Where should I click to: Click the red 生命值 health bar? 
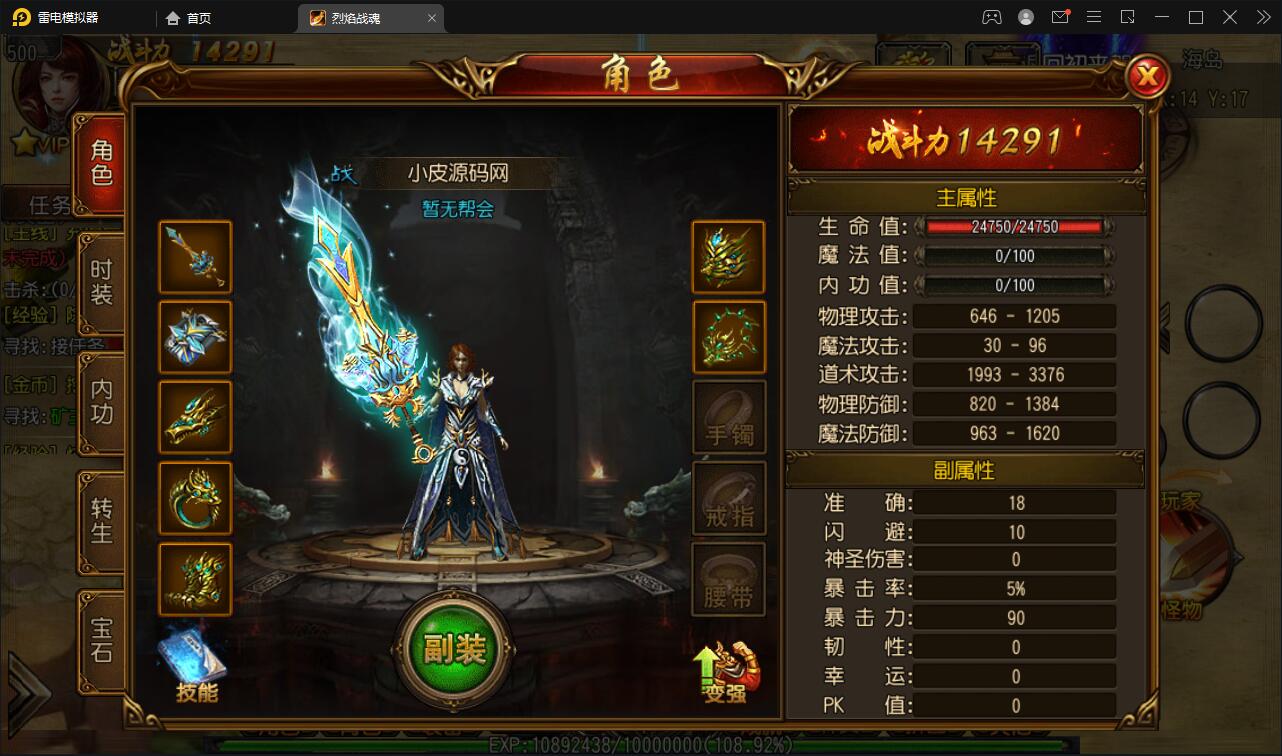(x=1013, y=227)
